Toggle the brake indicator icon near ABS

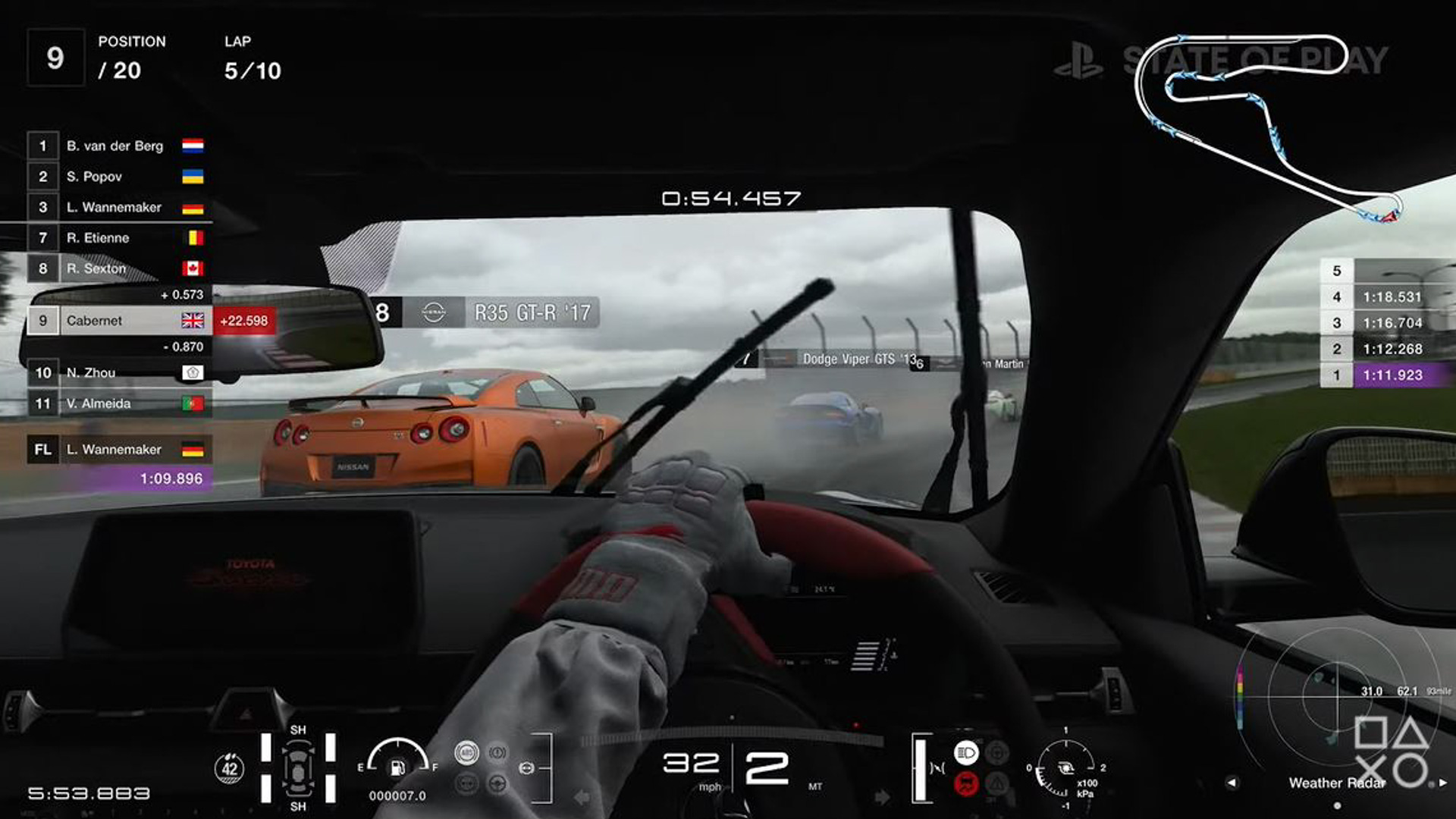497,753
